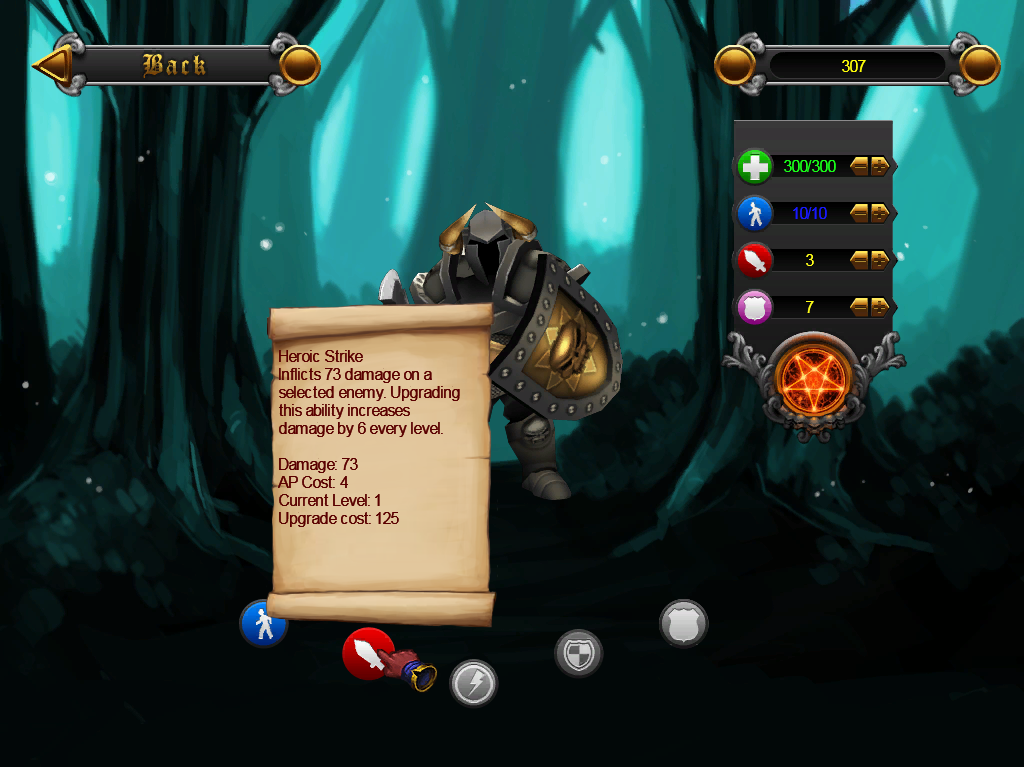Choose the grey lightning bolt ability
The width and height of the screenshot is (1026, 767).
(473, 684)
